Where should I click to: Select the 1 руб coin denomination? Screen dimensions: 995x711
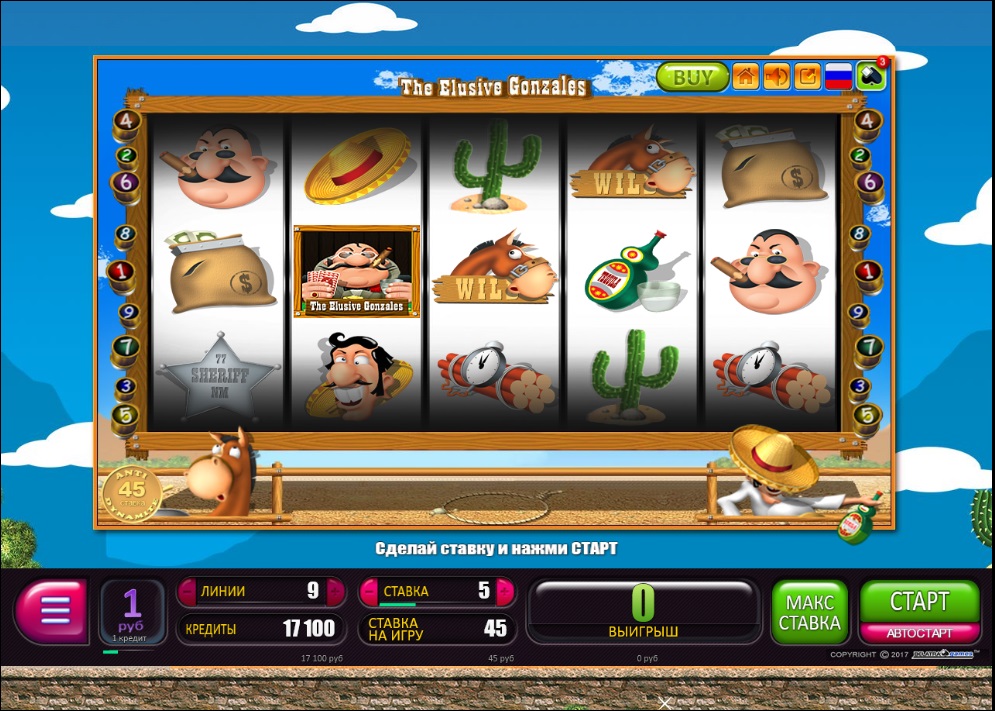132,610
